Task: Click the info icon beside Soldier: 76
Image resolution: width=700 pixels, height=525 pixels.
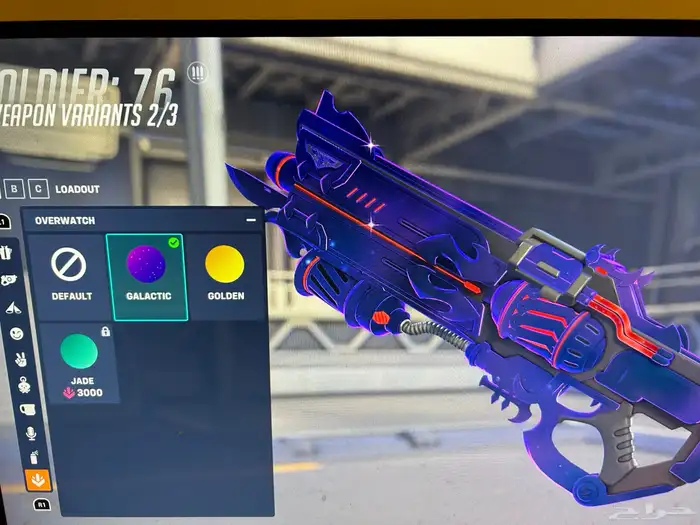Action: click(x=197, y=74)
